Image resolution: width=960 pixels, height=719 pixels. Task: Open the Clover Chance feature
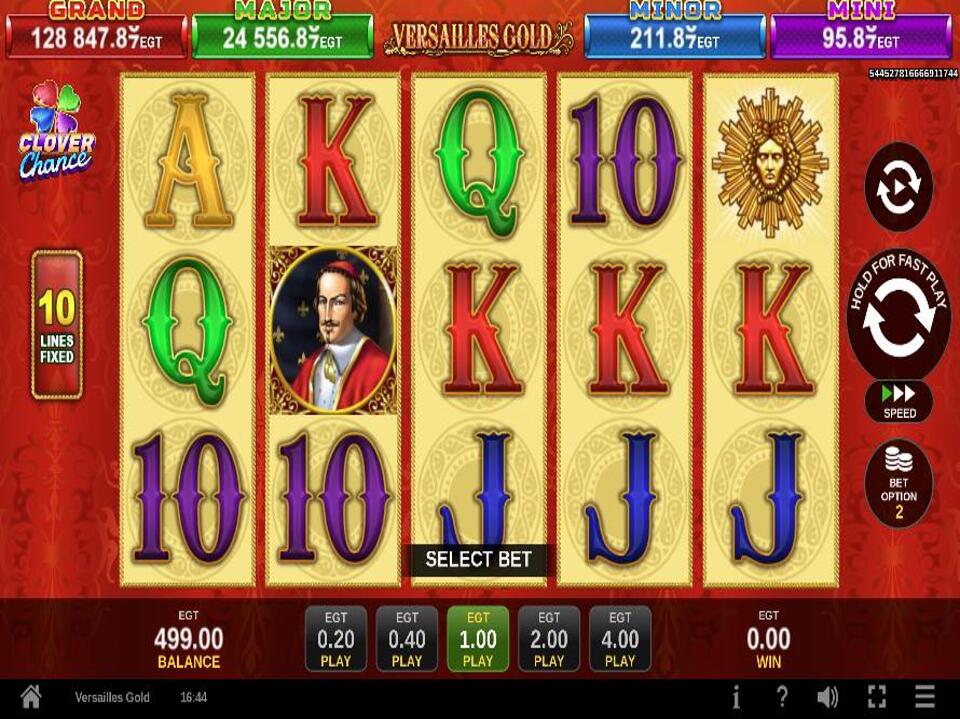coord(56,131)
